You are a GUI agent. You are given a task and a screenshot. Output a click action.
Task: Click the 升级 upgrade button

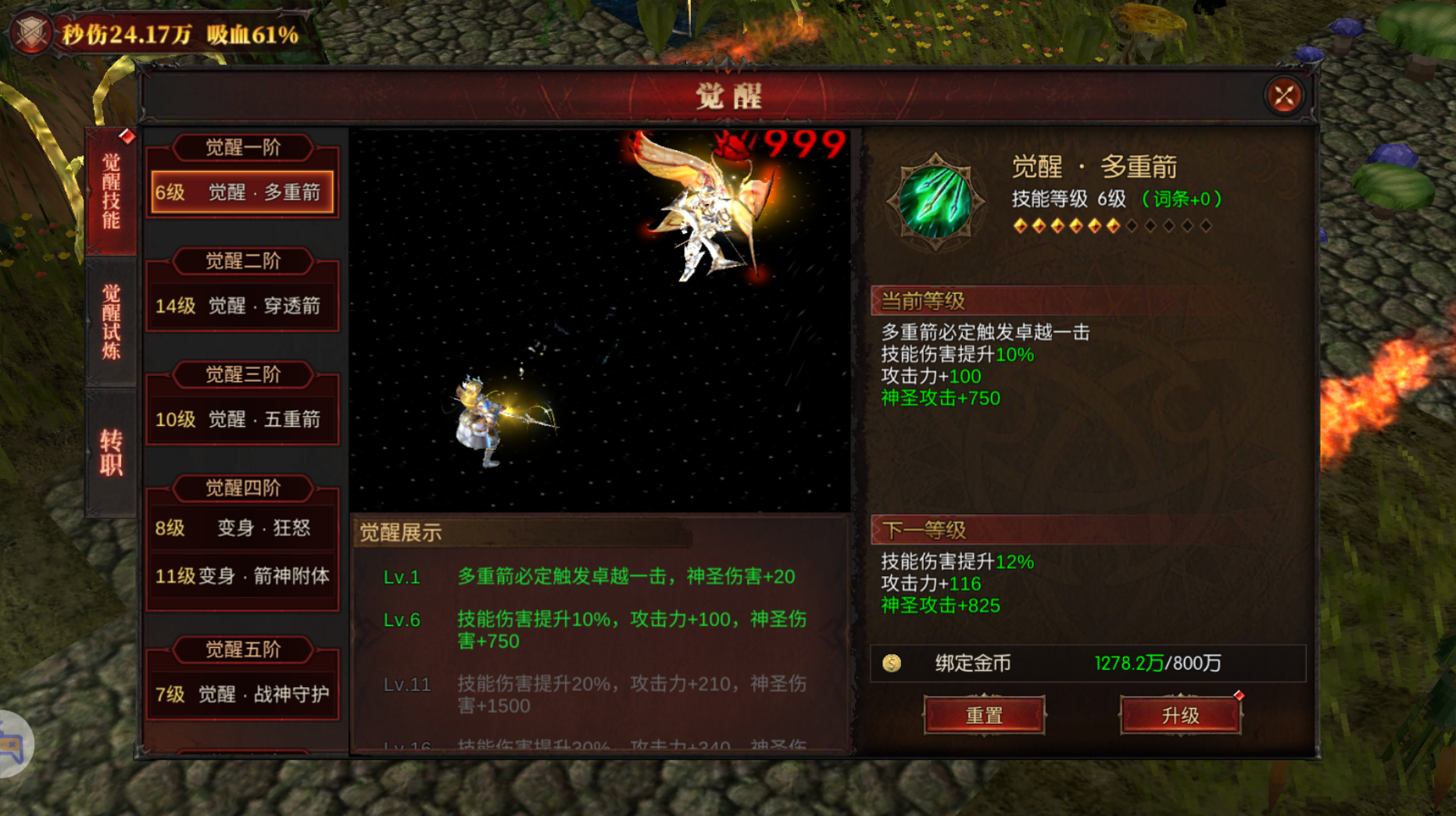pos(1180,715)
